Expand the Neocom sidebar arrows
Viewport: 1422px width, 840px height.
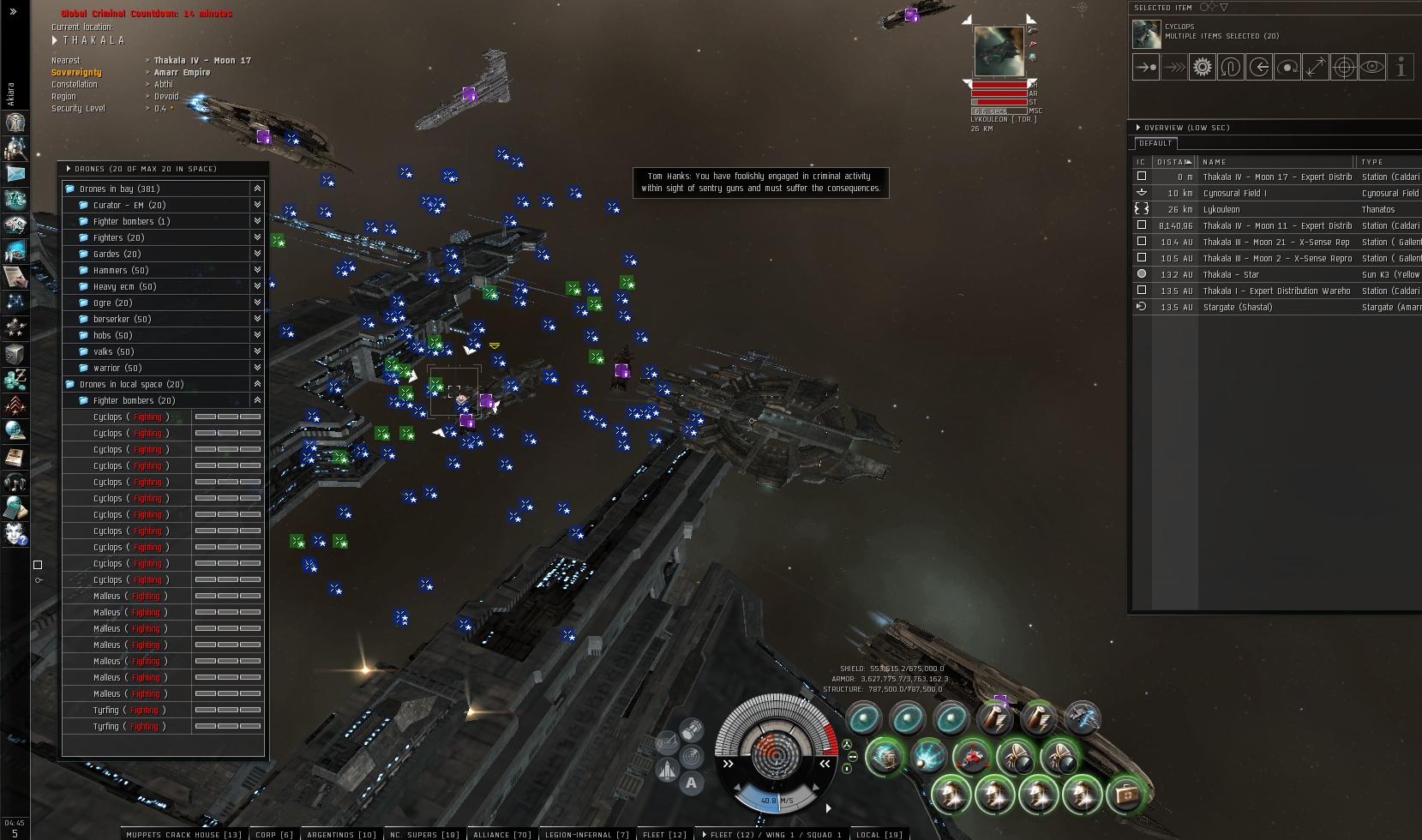(13, 11)
